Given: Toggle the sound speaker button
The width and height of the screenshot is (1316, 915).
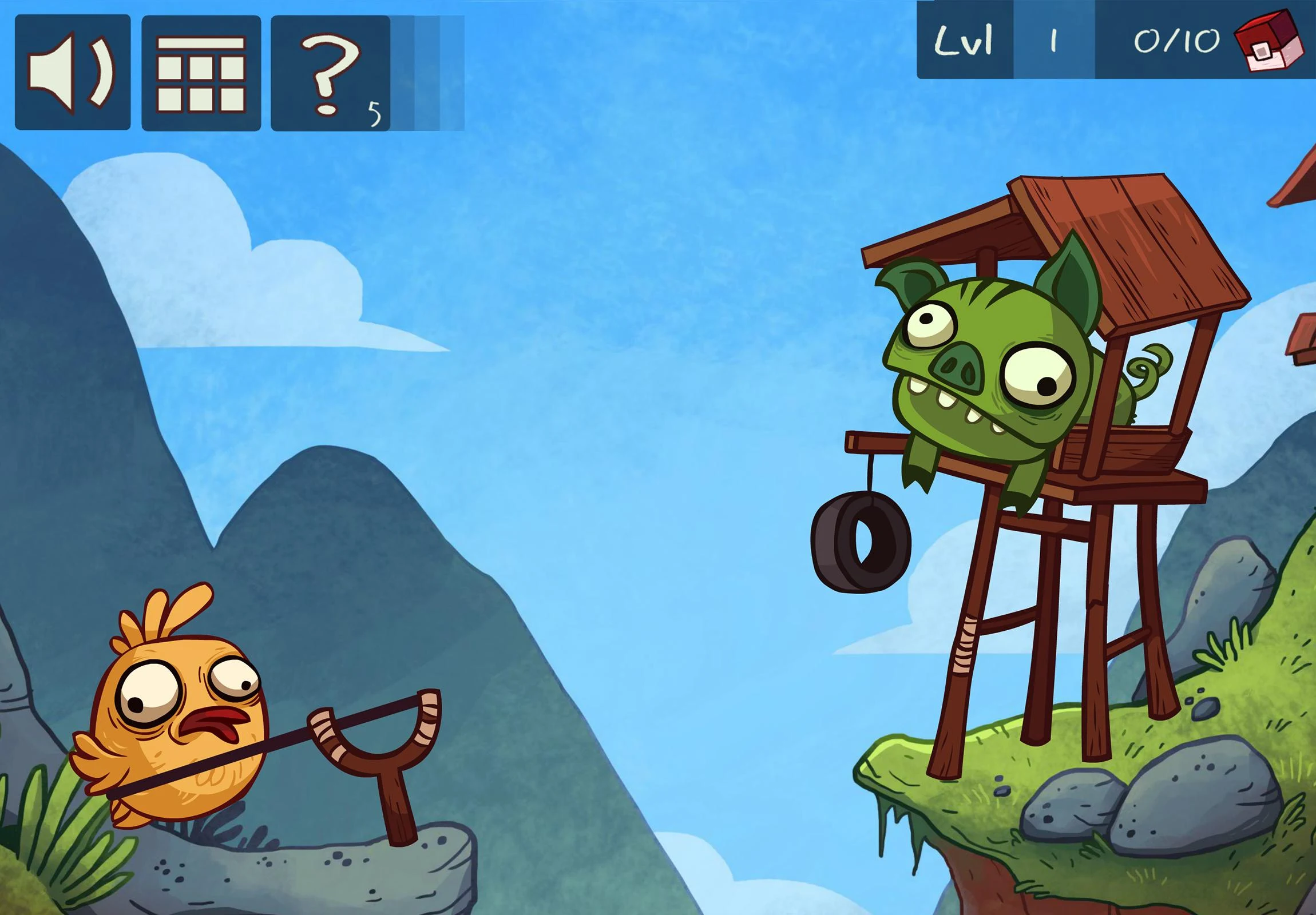Looking at the screenshot, I should [x=73, y=73].
